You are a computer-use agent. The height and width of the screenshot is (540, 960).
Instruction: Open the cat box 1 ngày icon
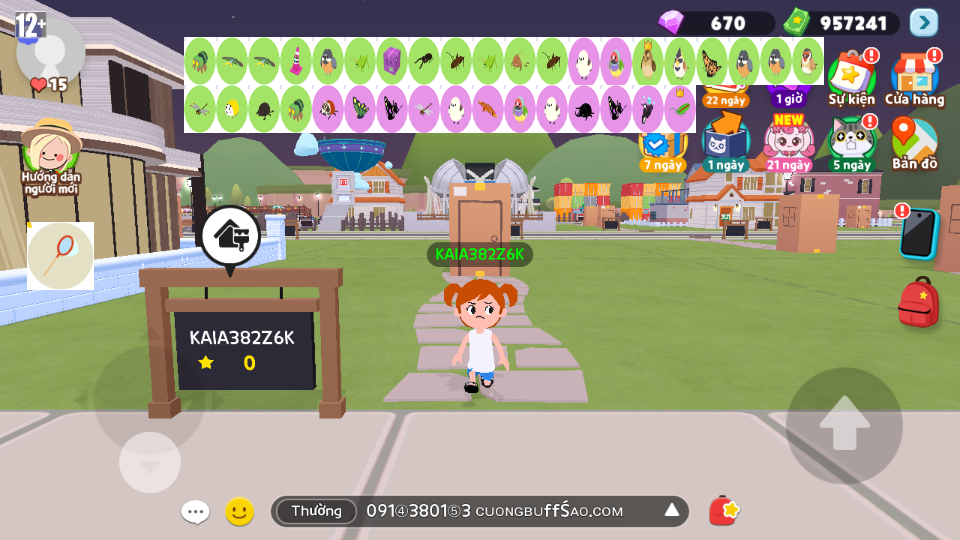[725, 143]
